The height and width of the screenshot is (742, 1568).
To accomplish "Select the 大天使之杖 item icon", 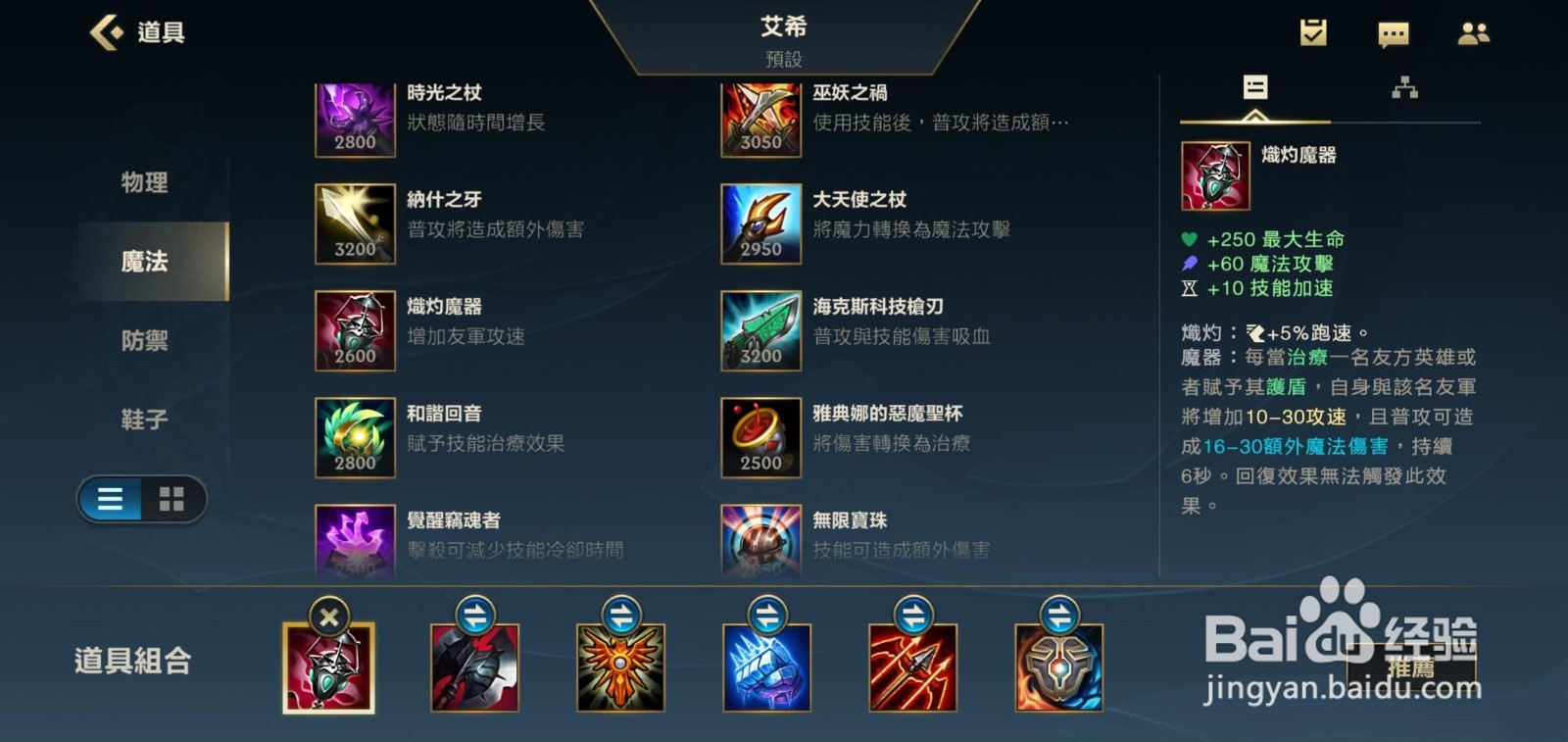I will [761, 224].
